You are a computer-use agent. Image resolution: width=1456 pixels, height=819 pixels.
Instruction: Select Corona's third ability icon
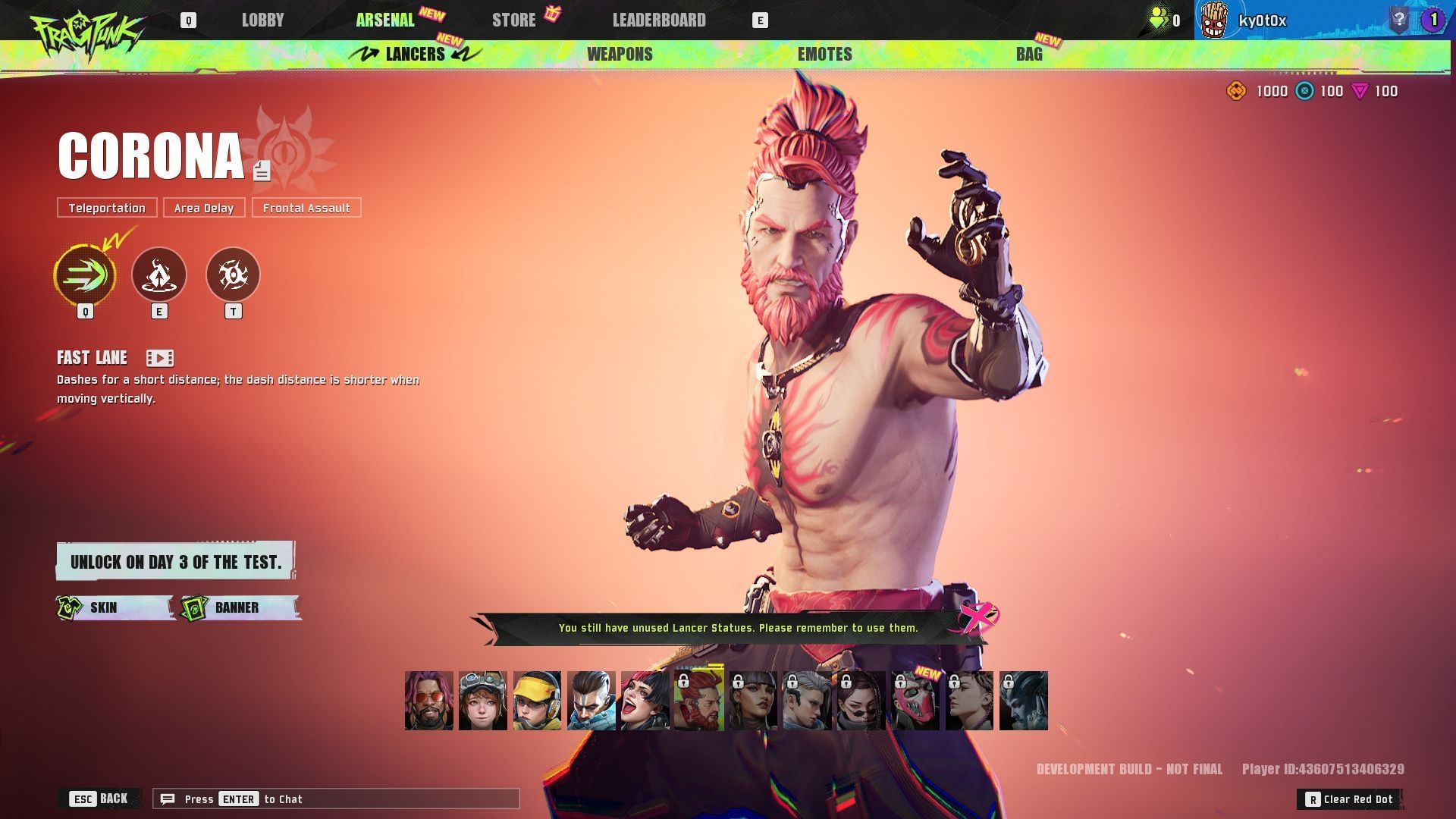tap(233, 275)
